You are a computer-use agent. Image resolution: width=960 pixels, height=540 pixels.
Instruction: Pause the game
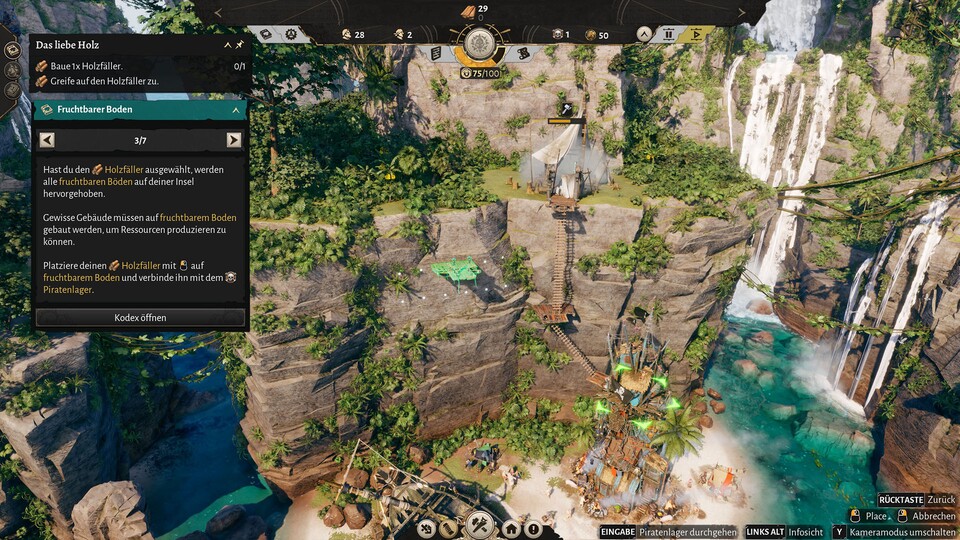(669, 34)
